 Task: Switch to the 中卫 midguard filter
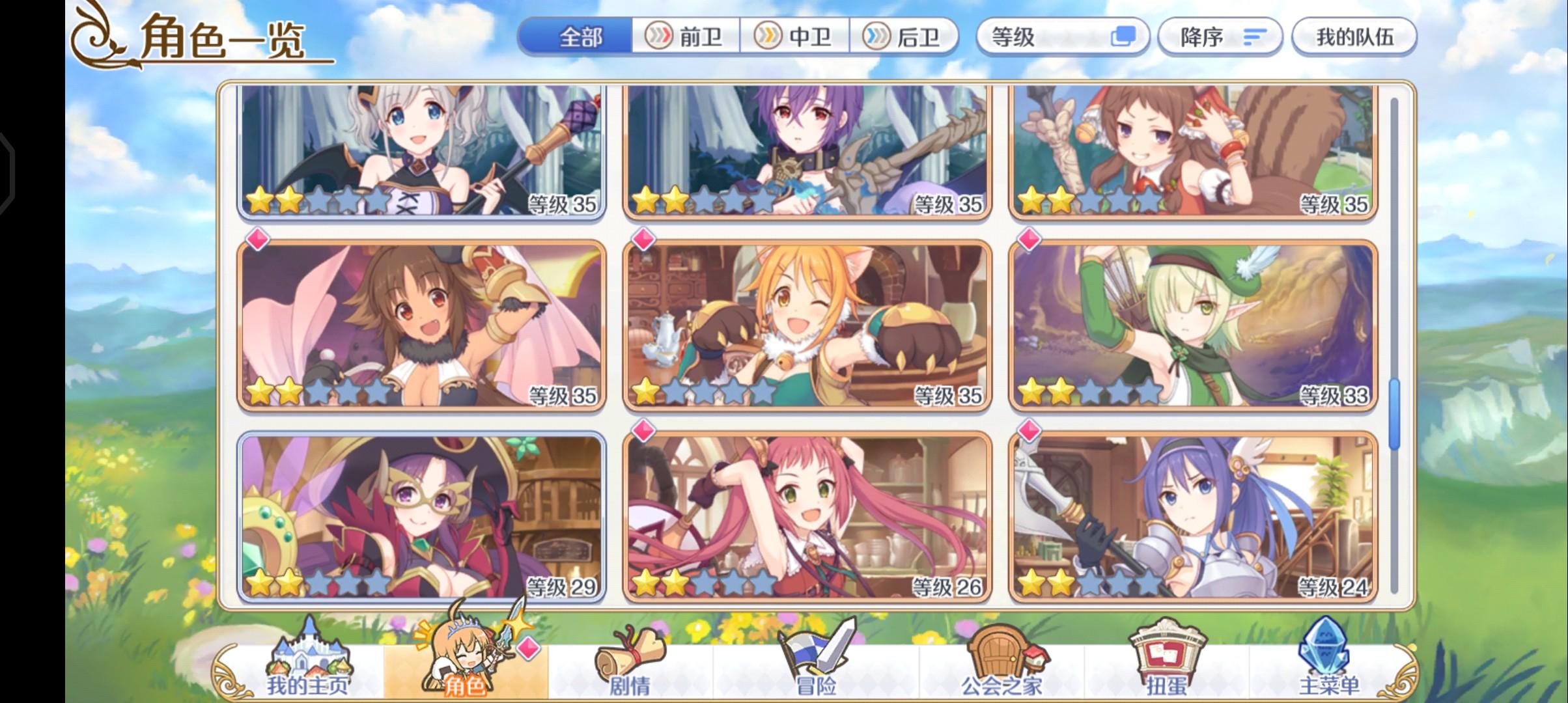(x=796, y=36)
